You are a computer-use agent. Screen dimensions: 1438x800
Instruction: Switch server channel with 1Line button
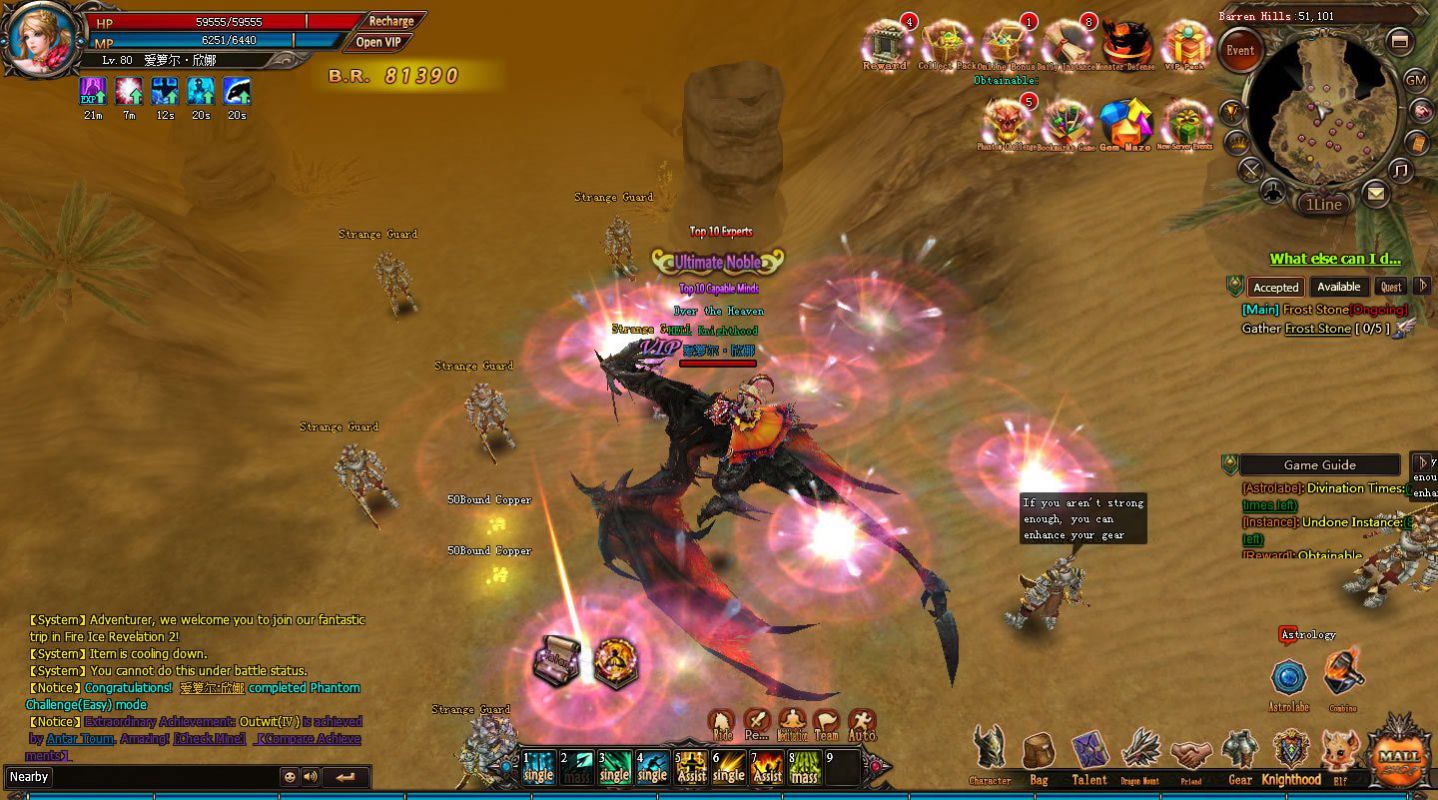(1323, 204)
